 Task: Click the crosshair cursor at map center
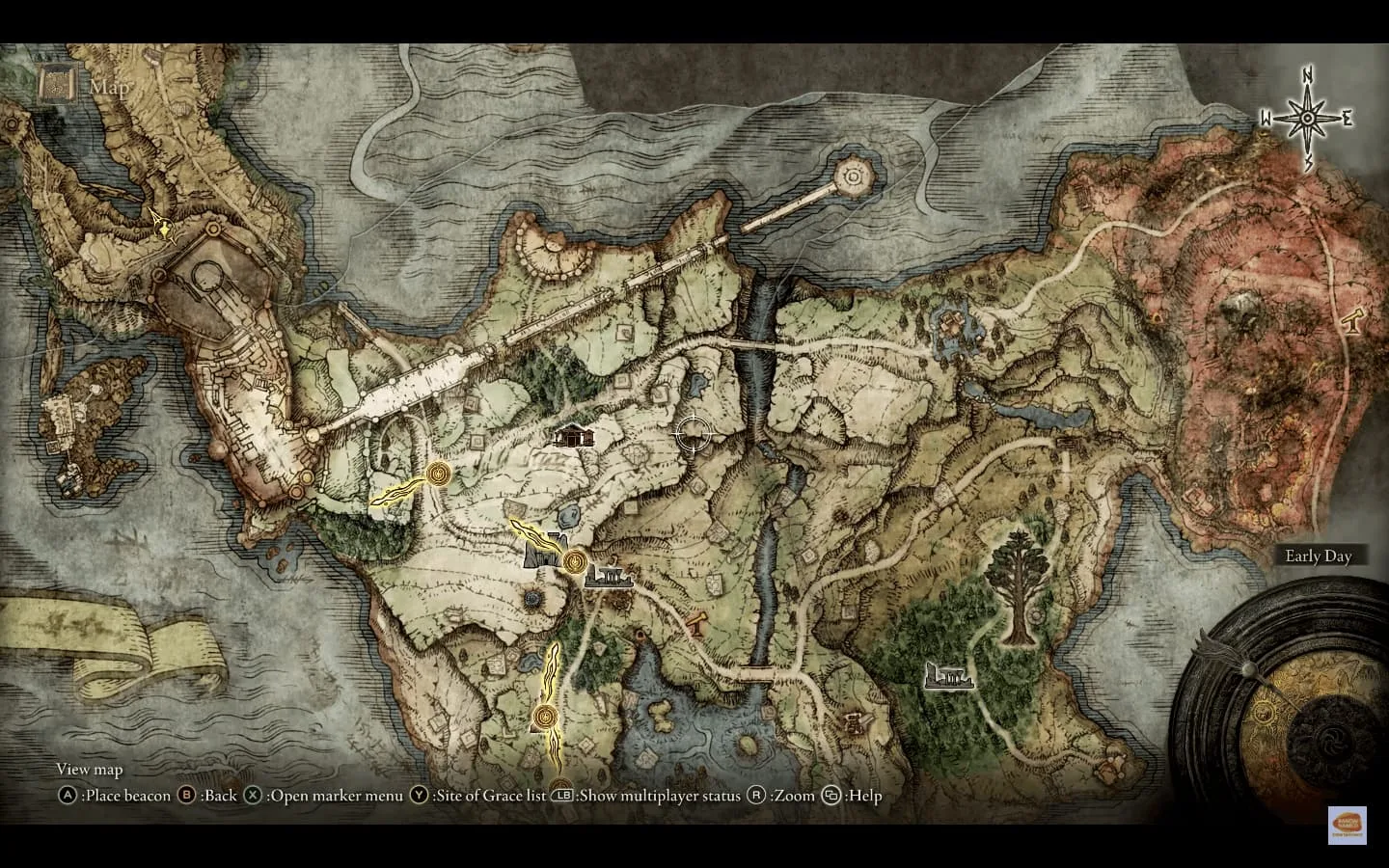point(694,434)
